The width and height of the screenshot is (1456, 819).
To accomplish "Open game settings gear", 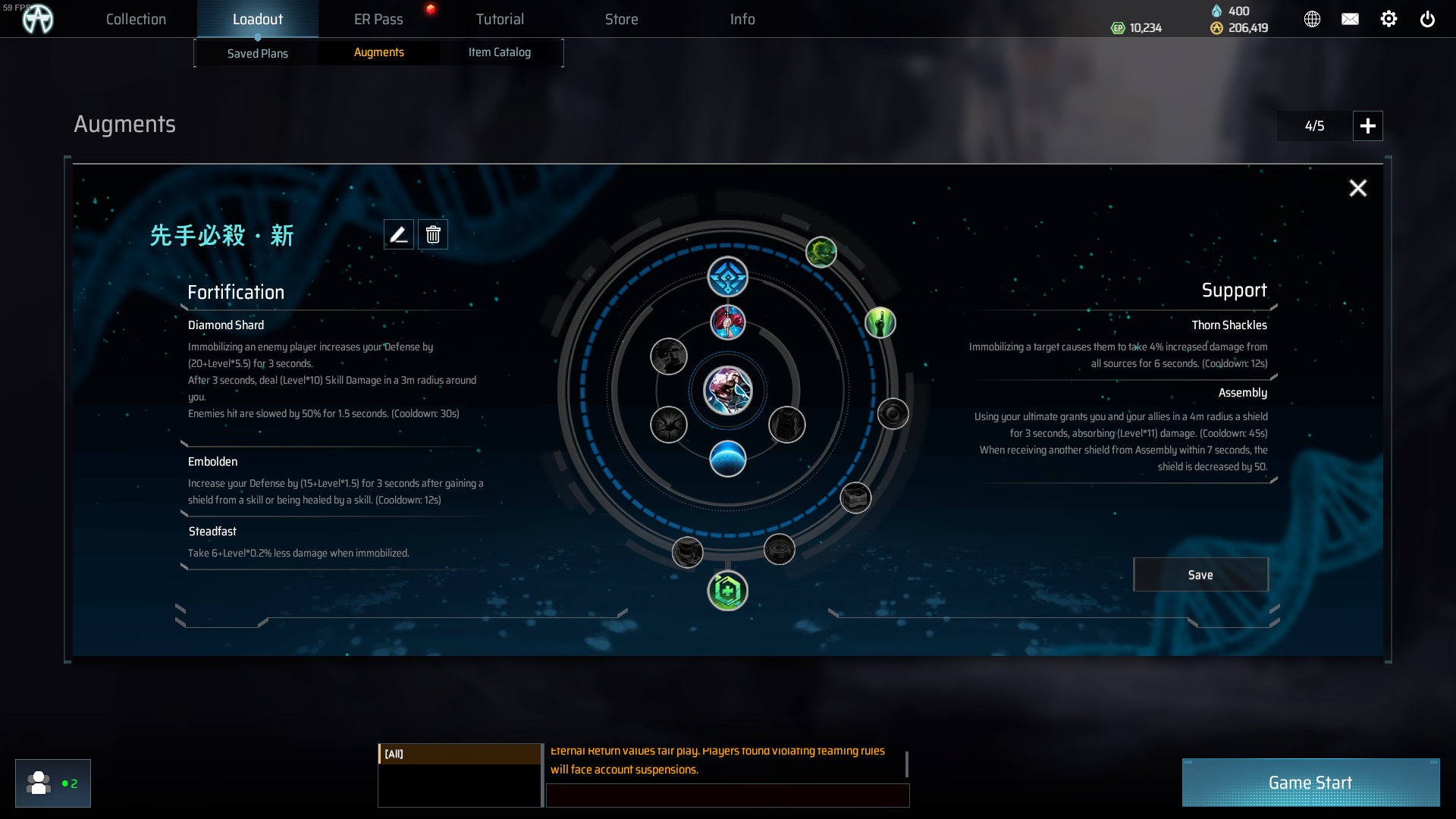I will [x=1389, y=20].
